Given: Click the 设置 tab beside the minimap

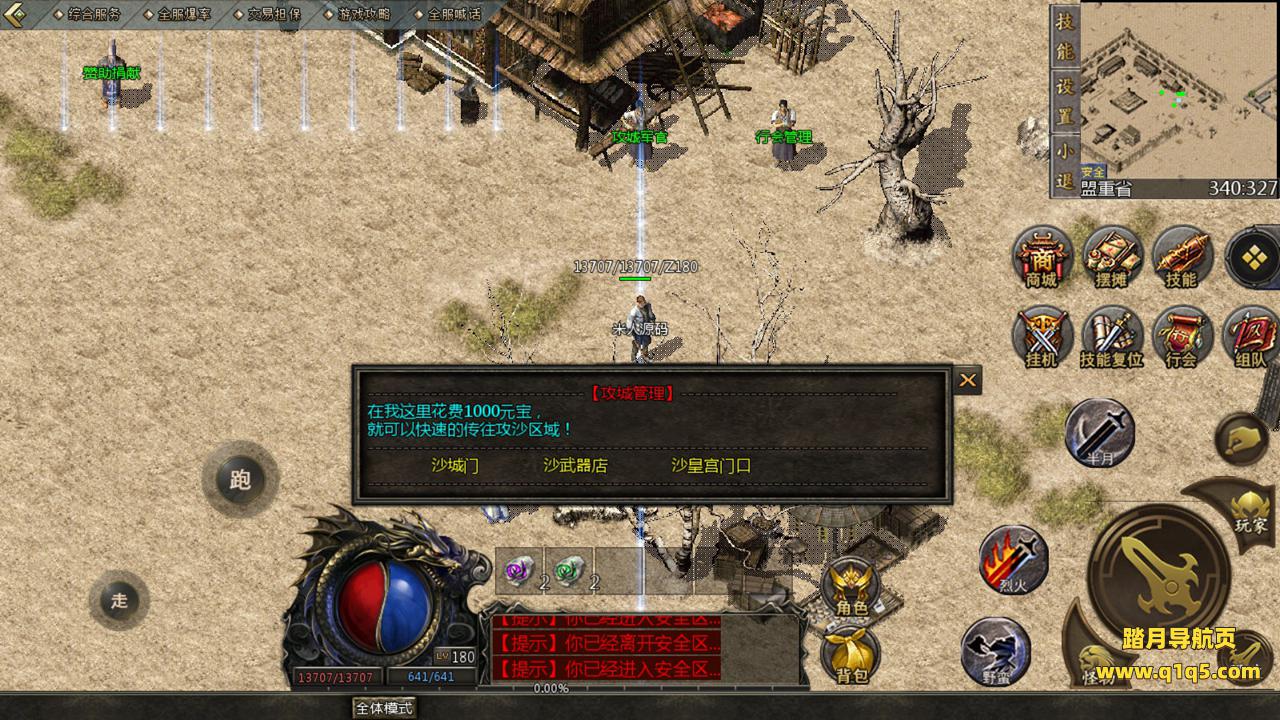Looking at the screenshot, I should [1065, 99].
